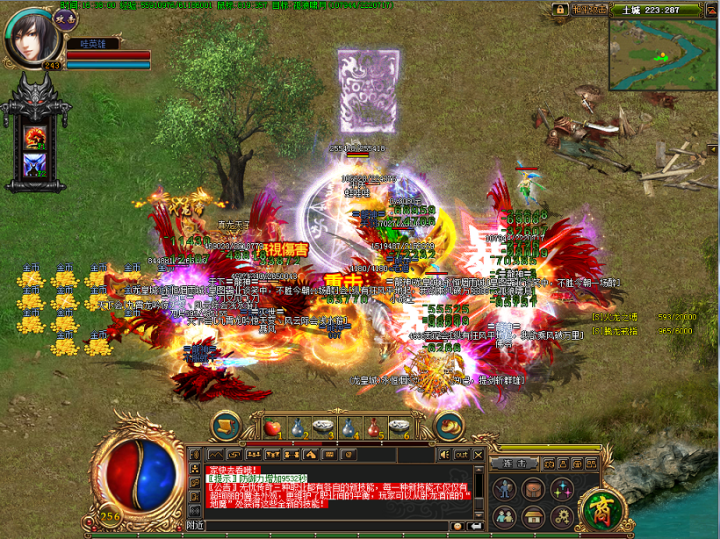
Task: Use the red apple in the hotbar
Action: tap(272, 427)
